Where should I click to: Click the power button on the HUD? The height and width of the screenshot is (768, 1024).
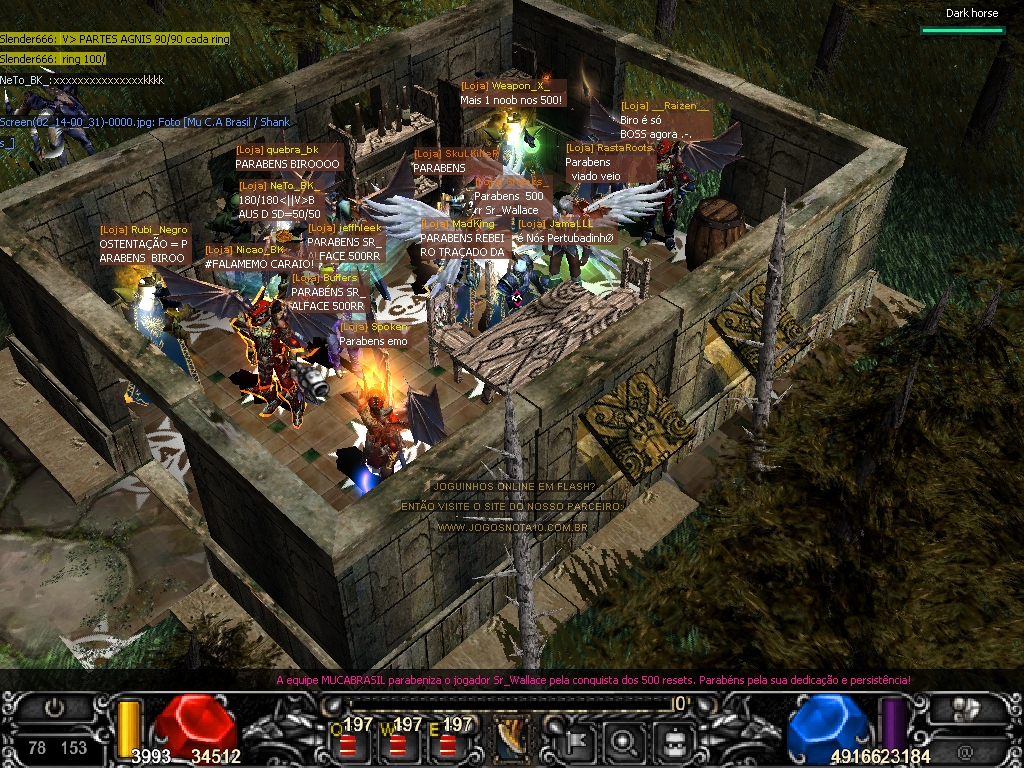[x=56, y=708]
